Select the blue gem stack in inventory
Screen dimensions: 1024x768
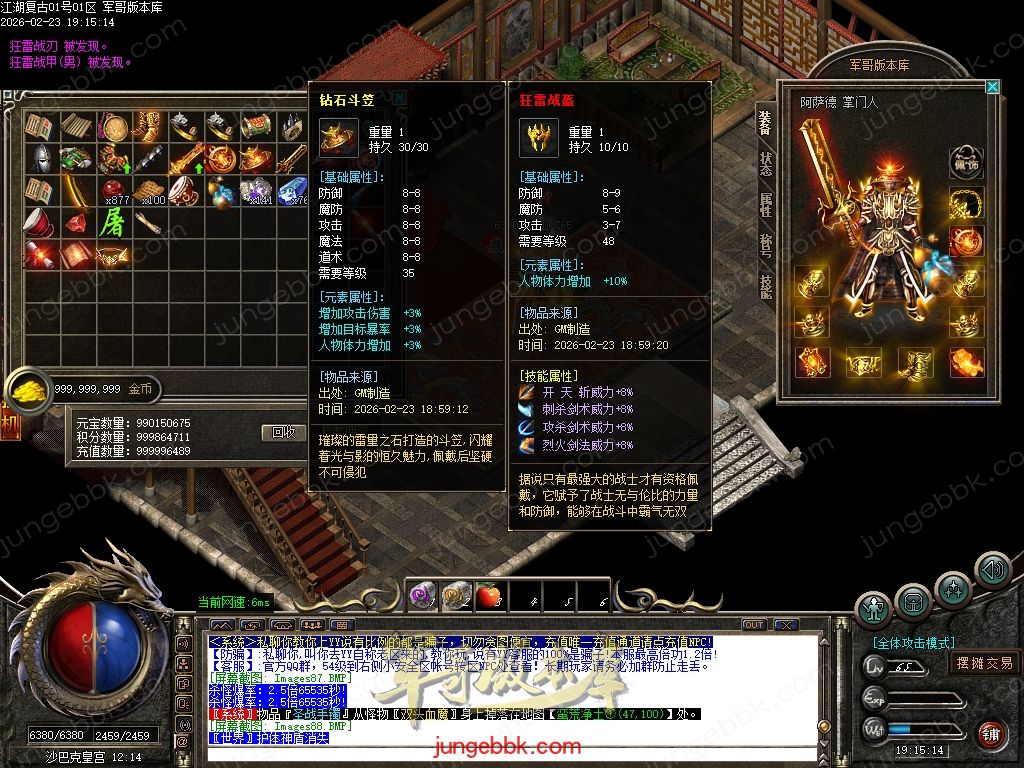pos(293,190)
